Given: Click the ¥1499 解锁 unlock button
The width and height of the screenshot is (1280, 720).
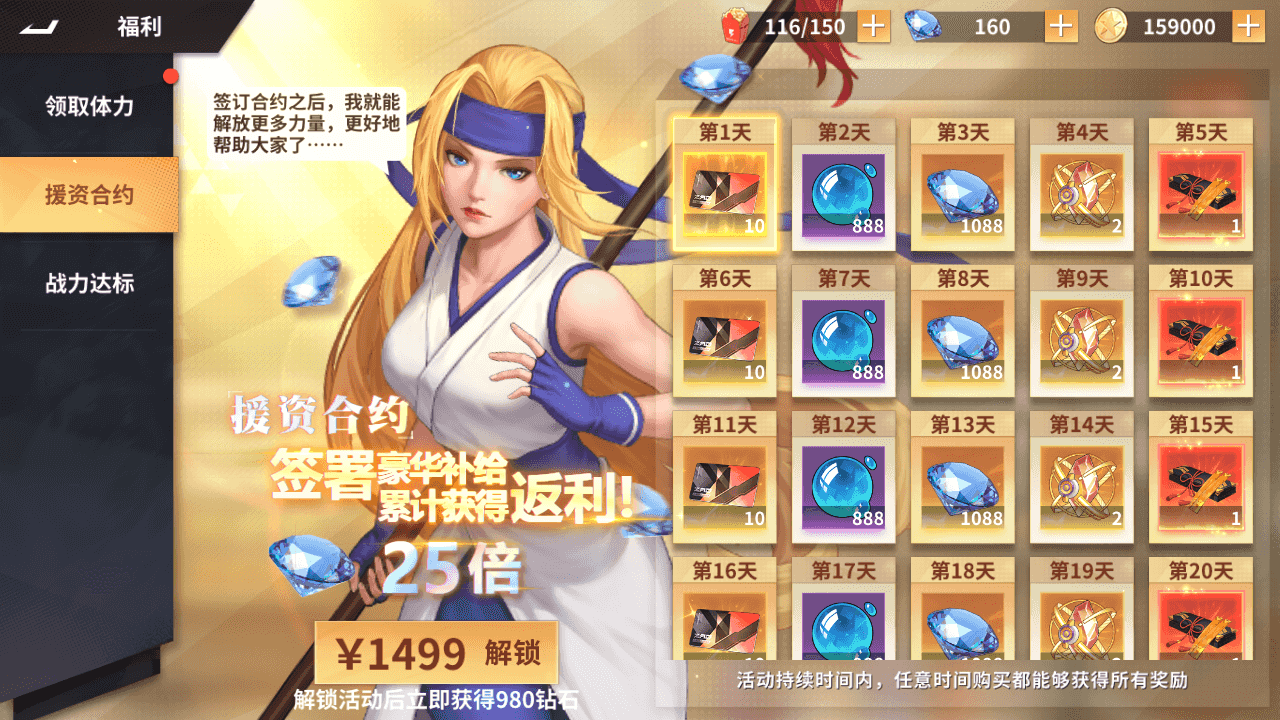Looking at the screenshot, I should (x=435, y=650).
